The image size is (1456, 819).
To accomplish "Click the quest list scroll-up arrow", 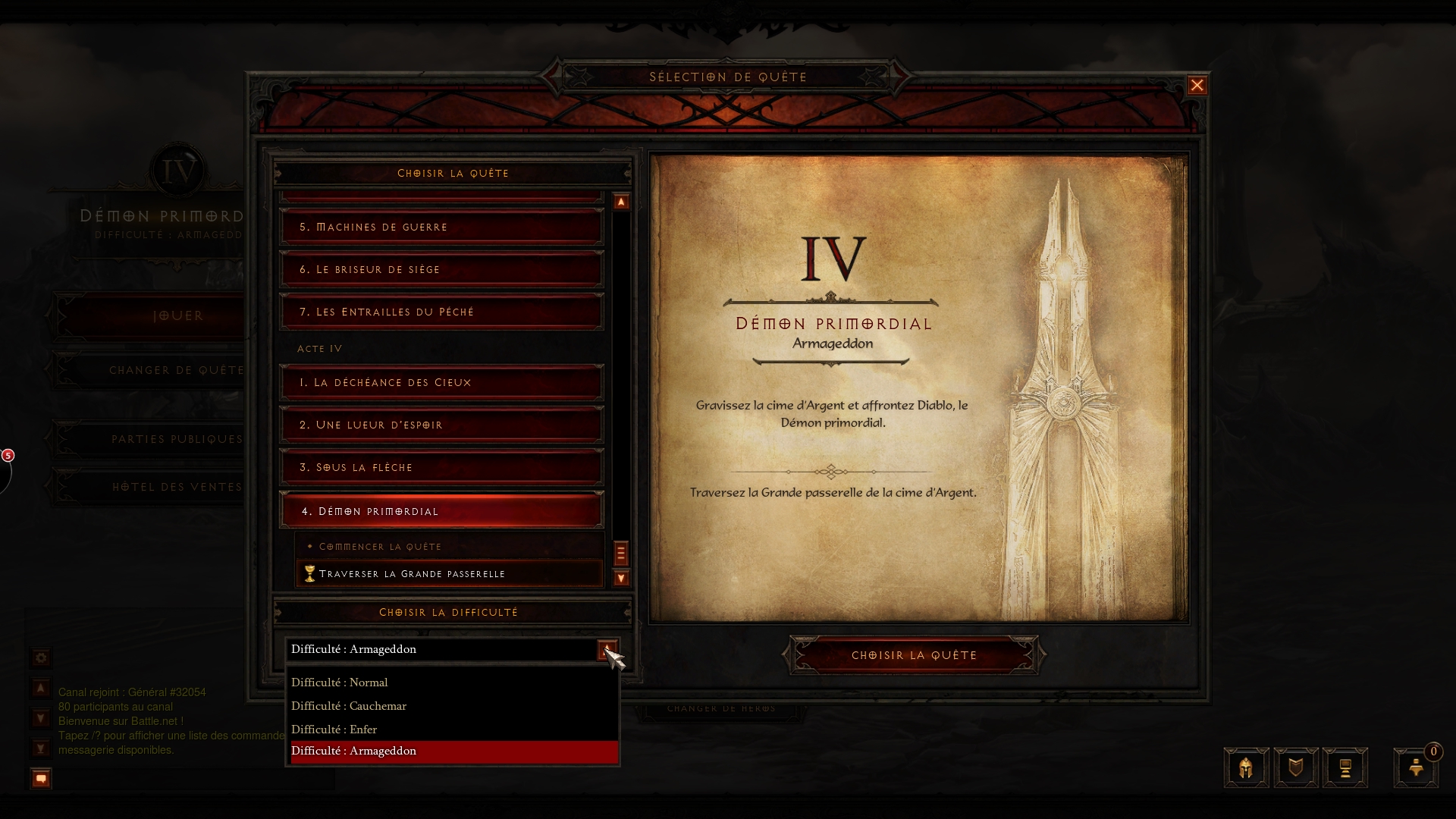I will [621, 202].
